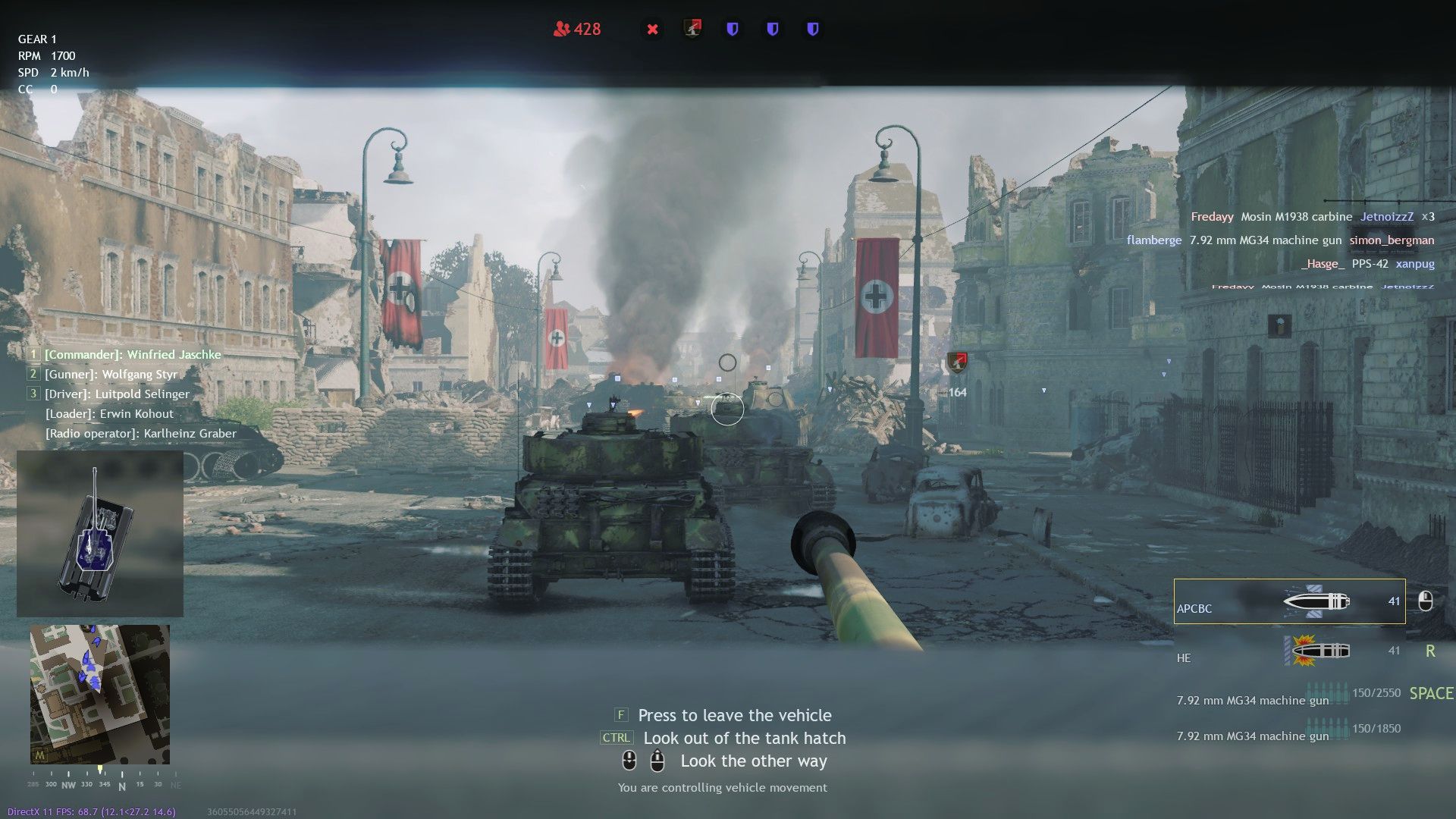Expand the tank damage diagram panel
The width and height of the screenshot is (1456, 819).
point(100,532)
